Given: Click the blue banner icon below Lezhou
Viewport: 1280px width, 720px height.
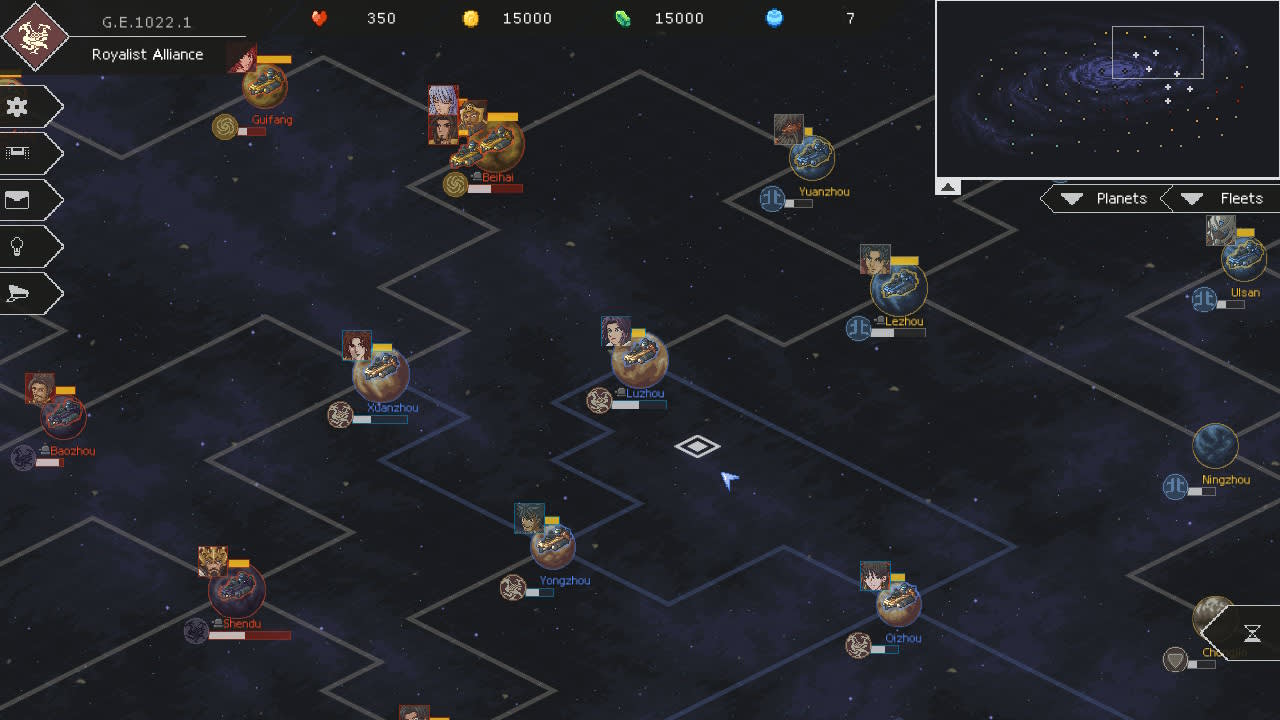Looking at the screenshot, I should click(x=858, y=328).
